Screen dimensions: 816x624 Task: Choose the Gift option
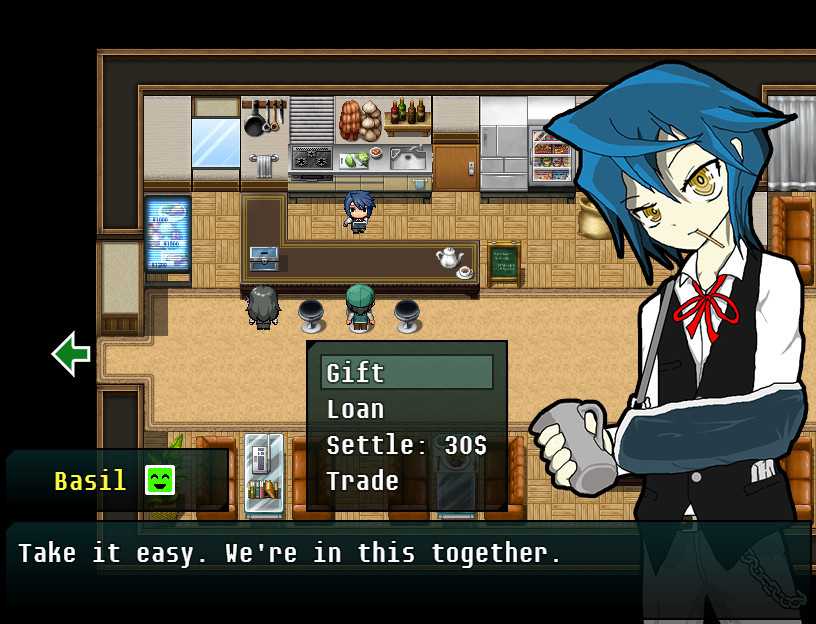tap(406, 373)
